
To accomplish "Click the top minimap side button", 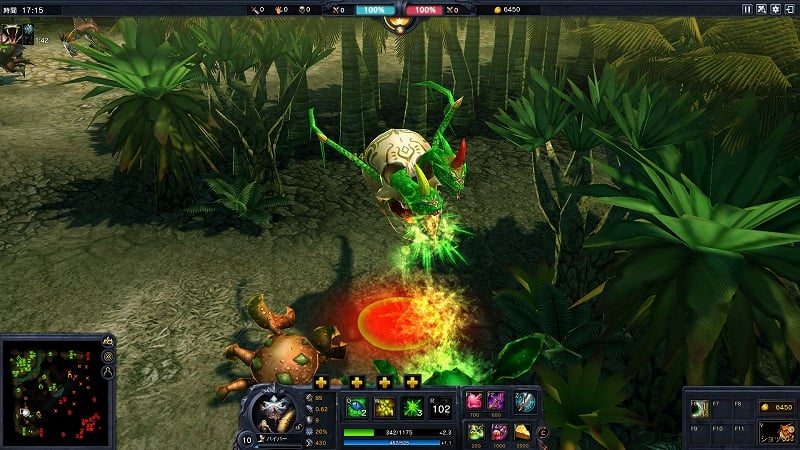I will point(108,343).
